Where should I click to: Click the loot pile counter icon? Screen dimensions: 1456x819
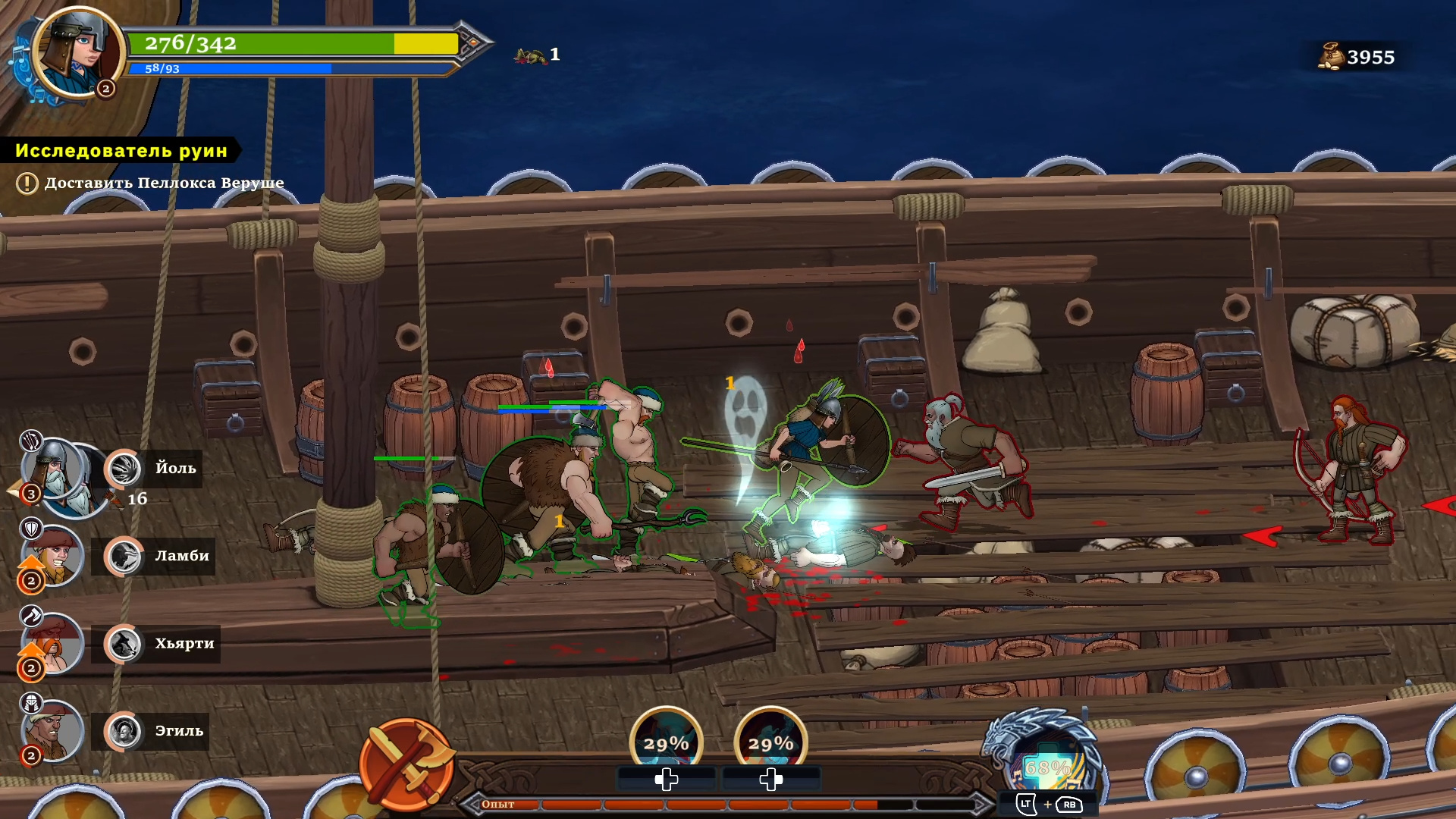(530, 55)
